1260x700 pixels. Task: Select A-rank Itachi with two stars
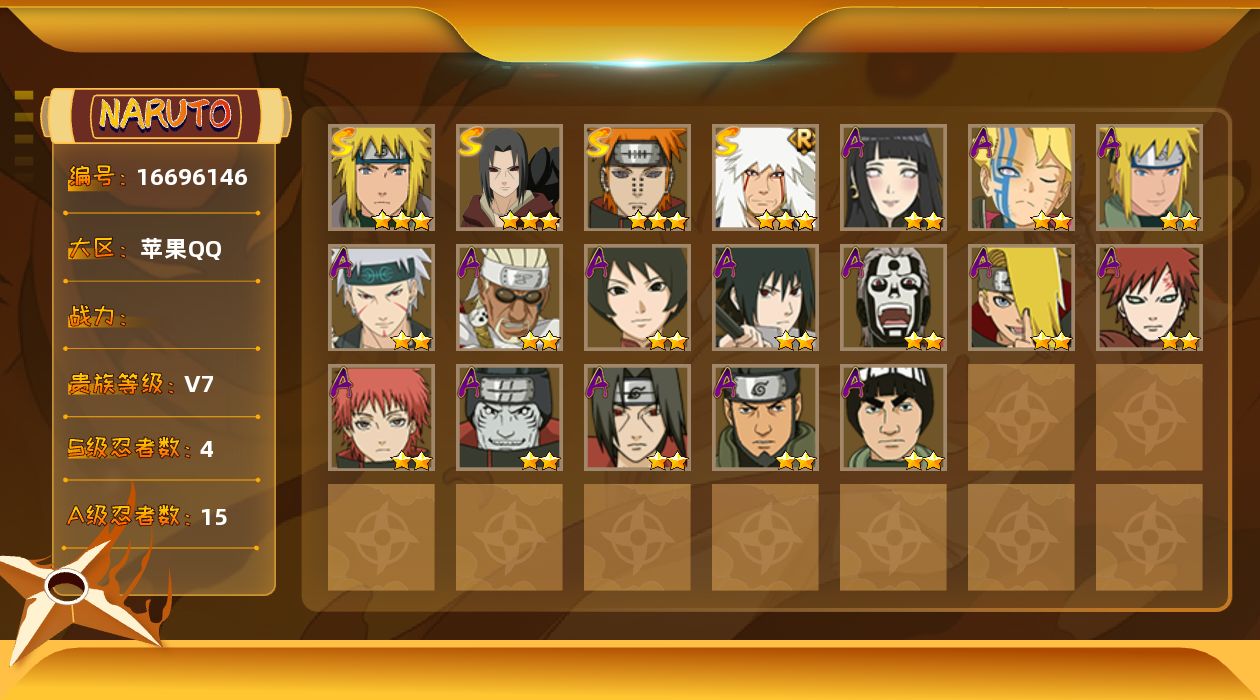(637, 417)
